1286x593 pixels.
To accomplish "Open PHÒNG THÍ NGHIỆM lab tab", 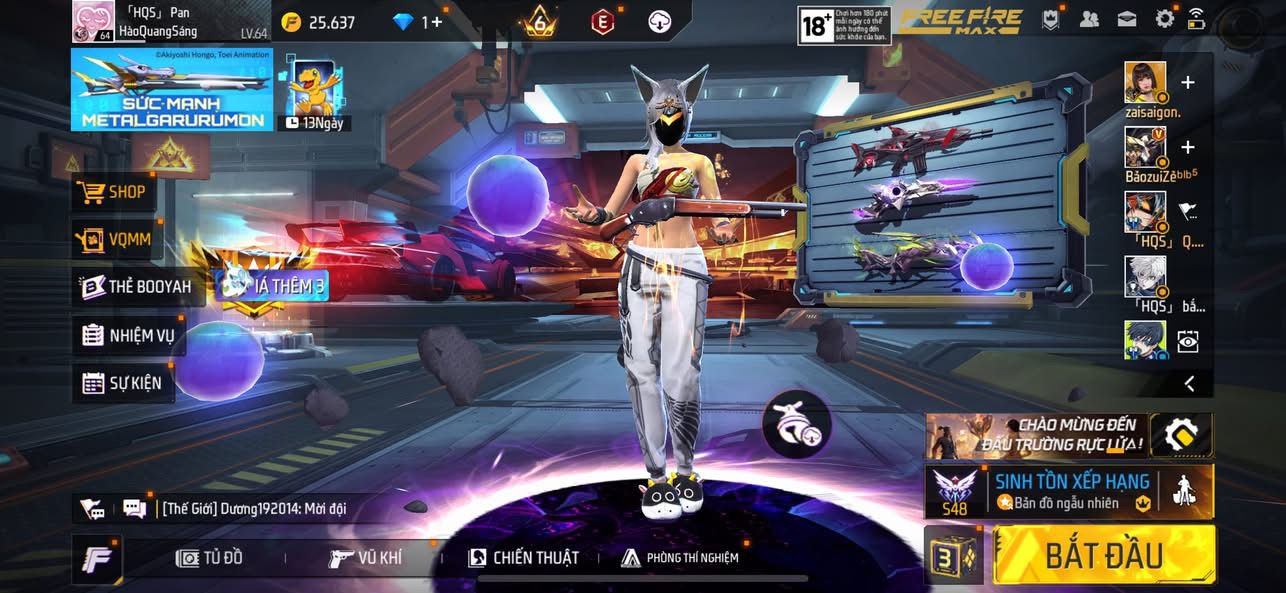I will click(x=680, y=558).
